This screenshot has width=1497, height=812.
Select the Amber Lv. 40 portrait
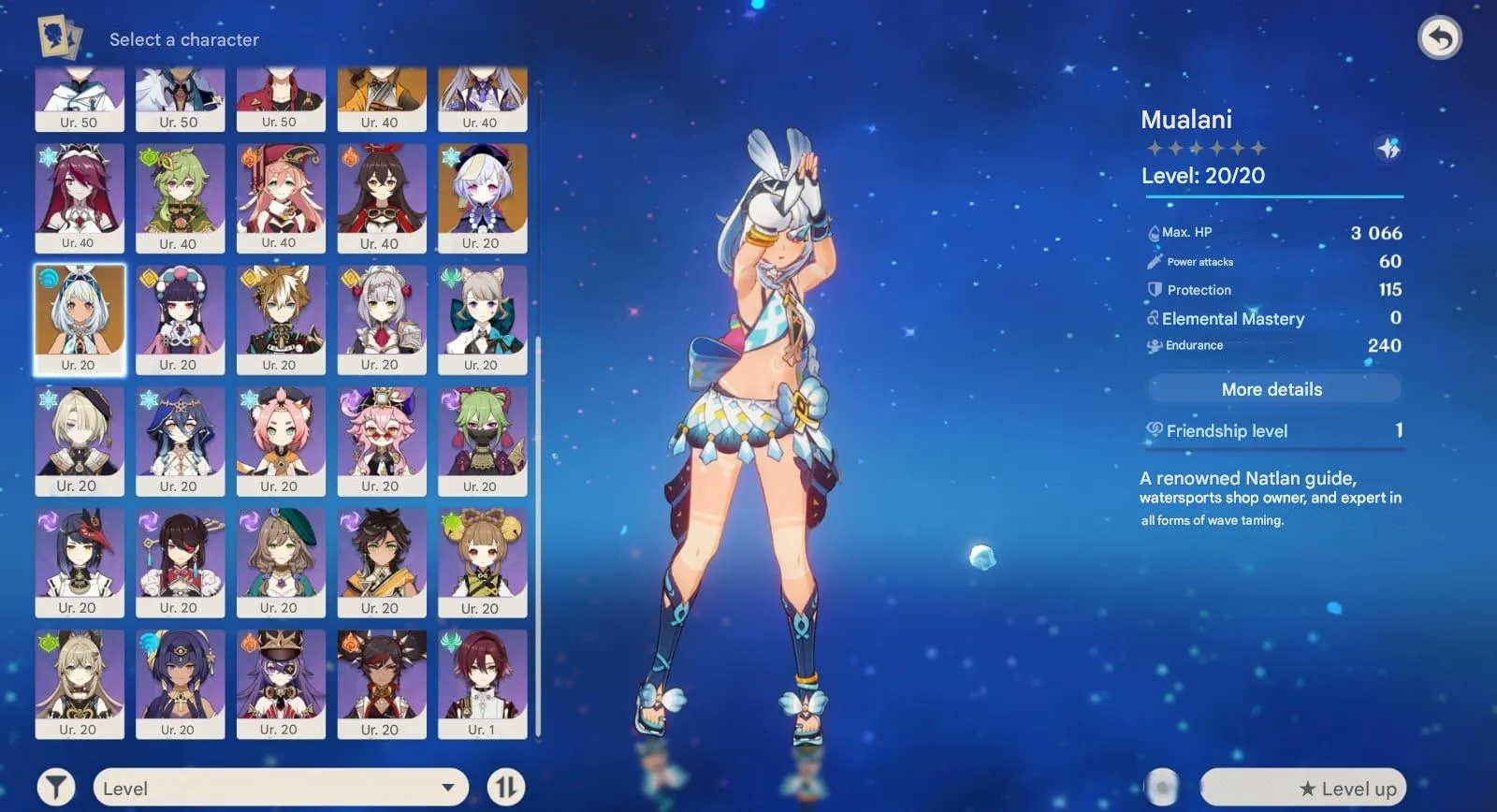383,196
